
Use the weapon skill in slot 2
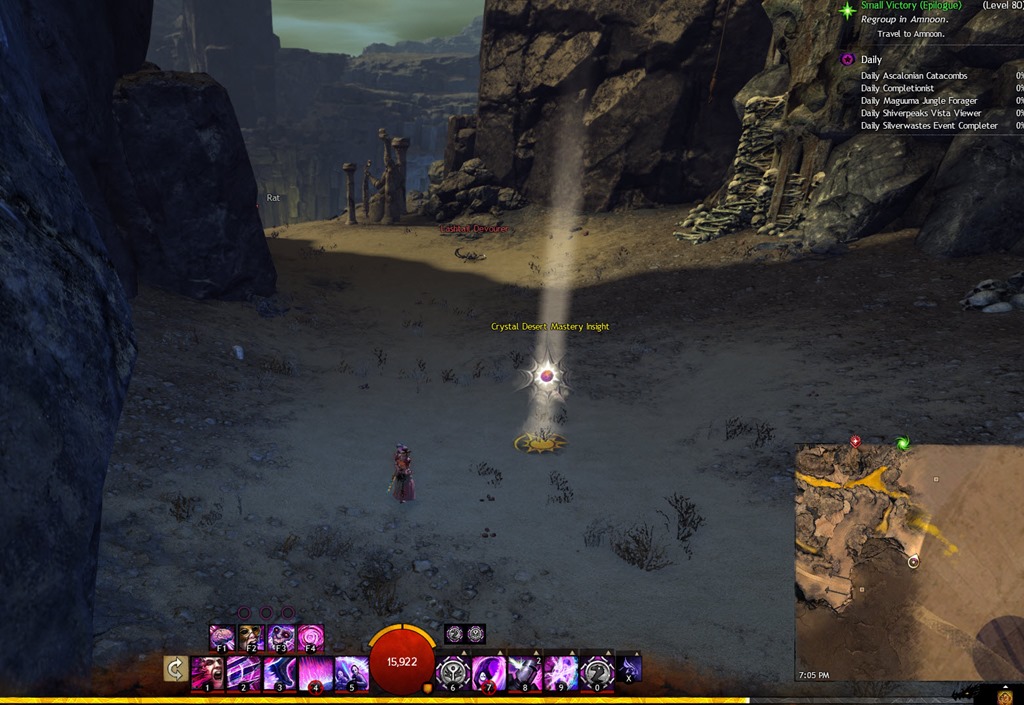pyautogui.click(x=243, y=673)
